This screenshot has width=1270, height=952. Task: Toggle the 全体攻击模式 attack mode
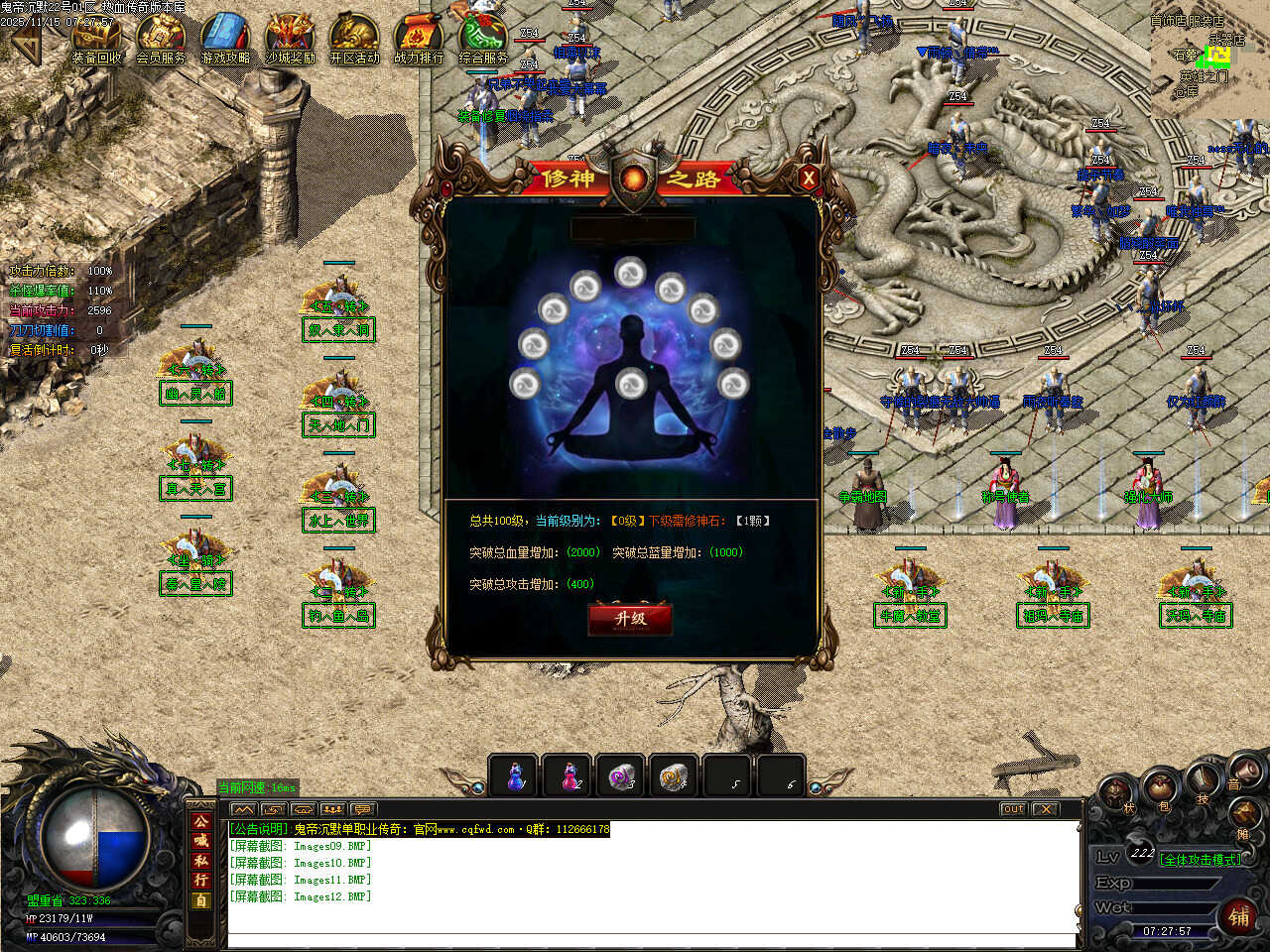point(1201,859)
